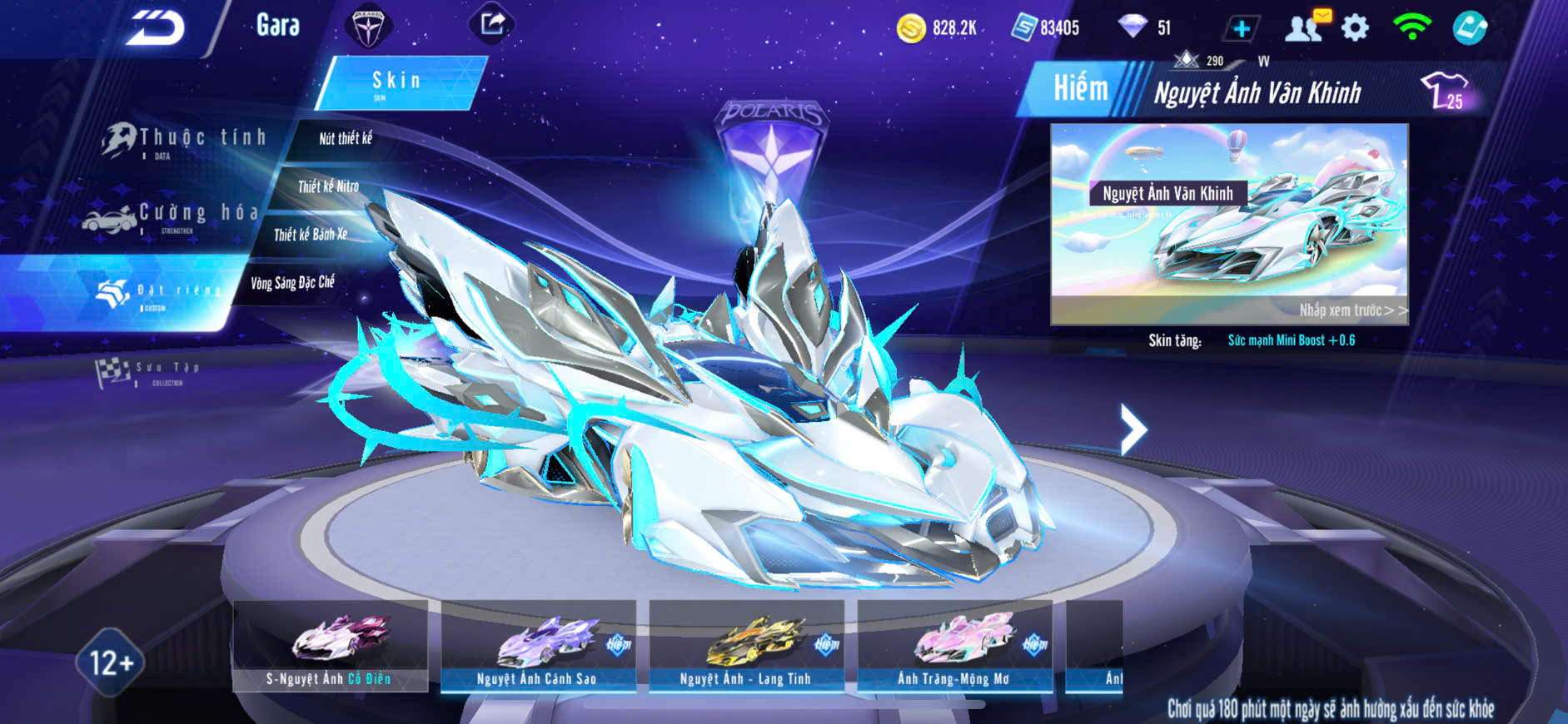
Task: Select the S-Nguyệt Ảnh Cổ Điển skin
Action: pos(331,646)
